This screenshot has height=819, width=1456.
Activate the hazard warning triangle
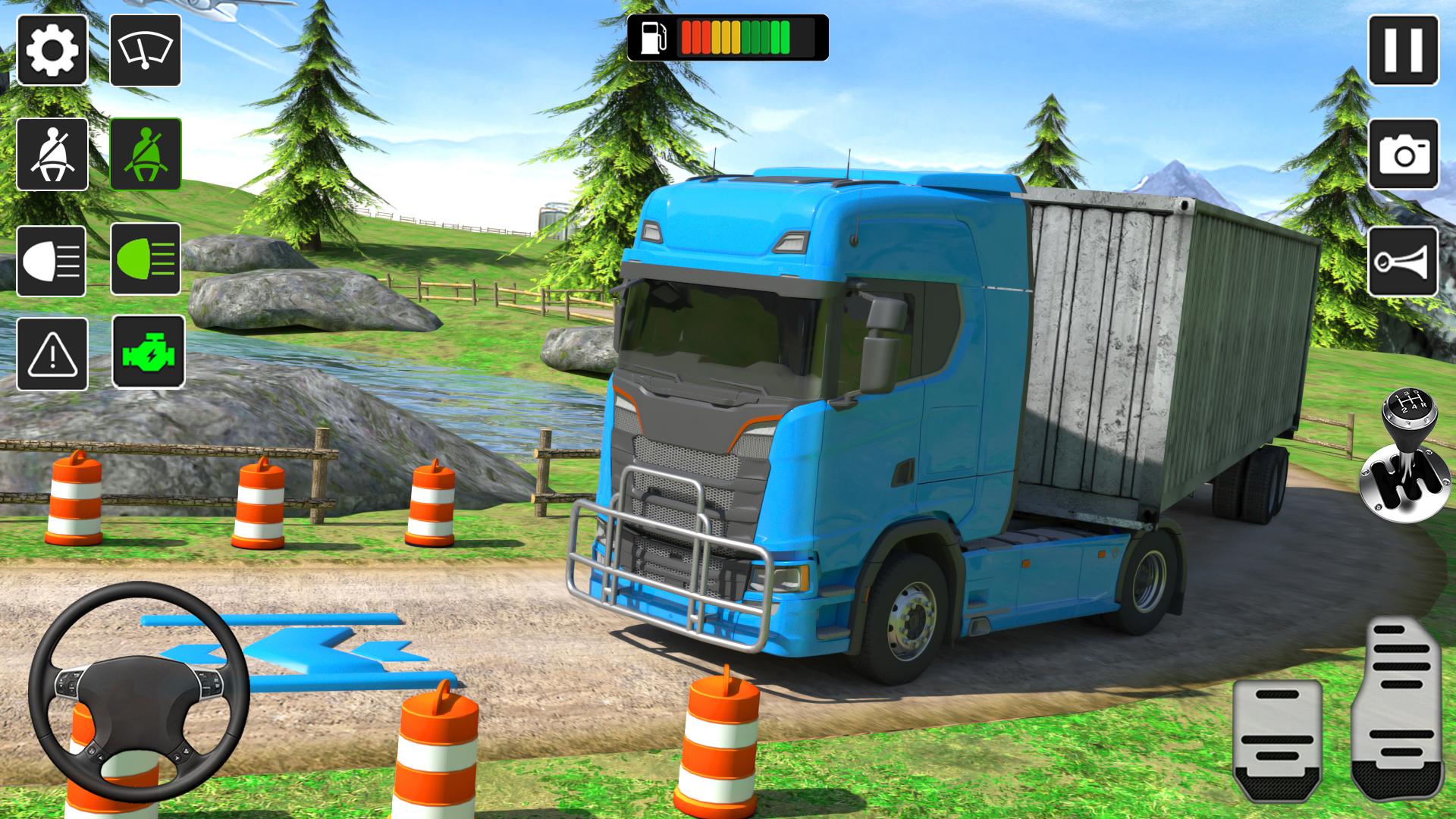[x=52, y=354]
